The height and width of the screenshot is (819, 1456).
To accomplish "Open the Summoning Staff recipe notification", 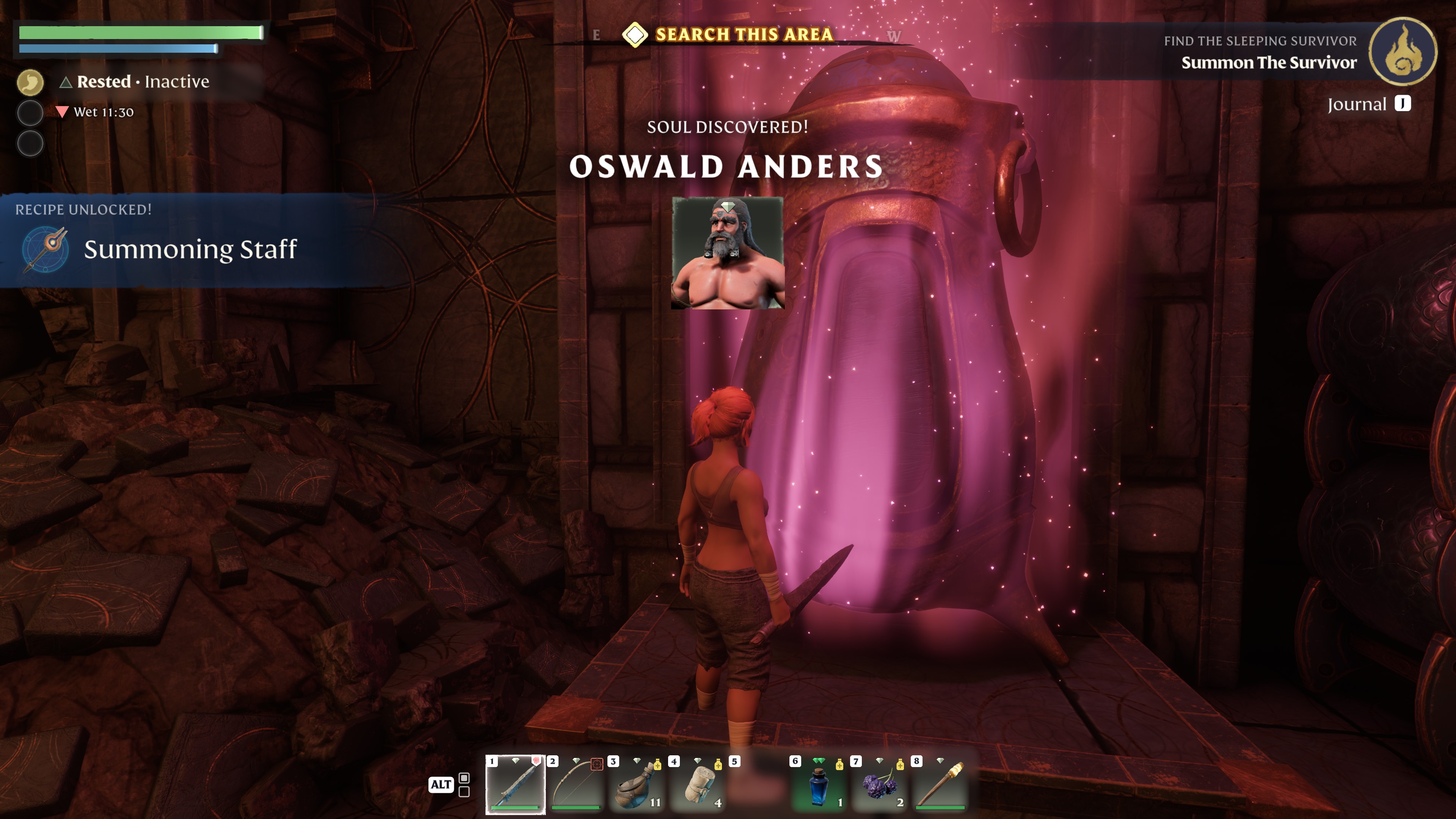I will click(190, 249).
